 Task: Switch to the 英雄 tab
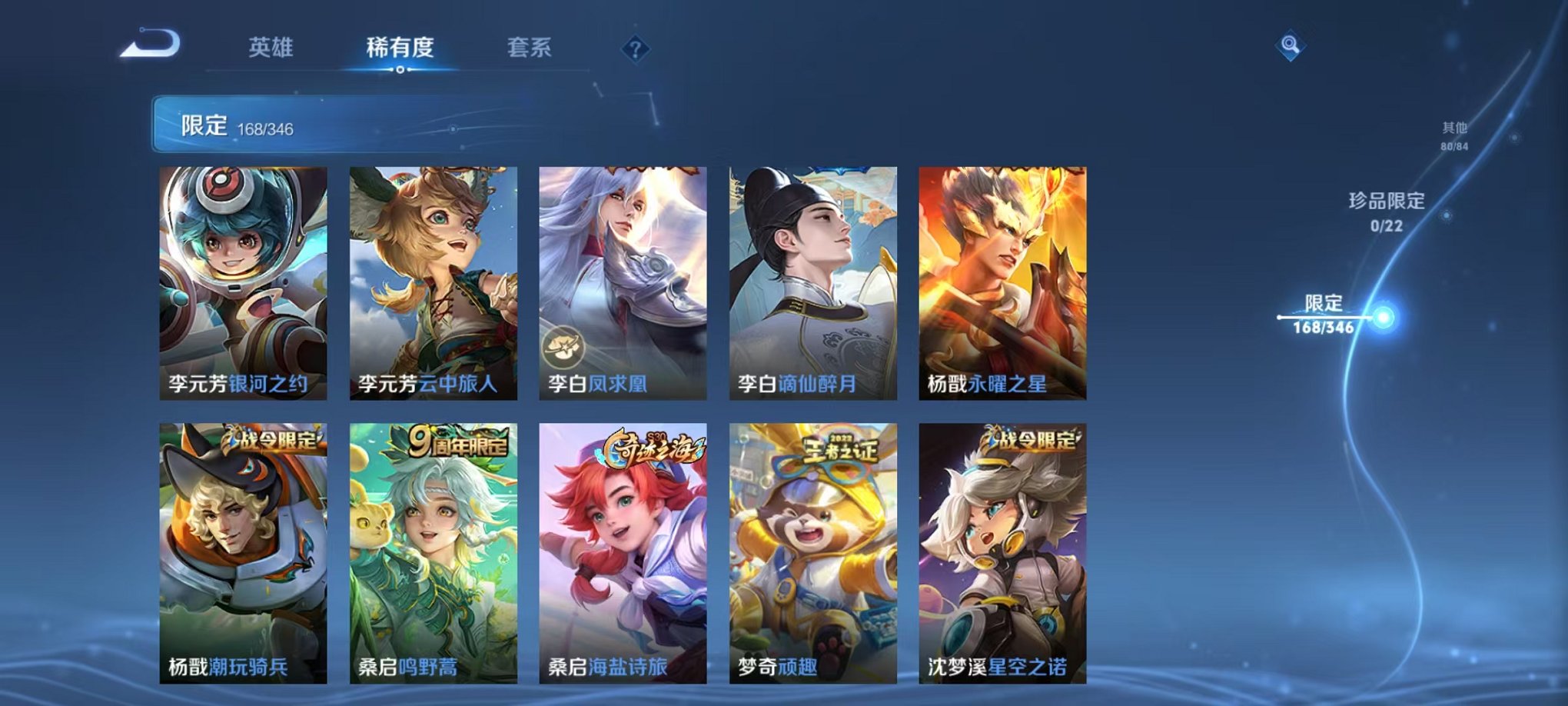(x=269, y=48)
